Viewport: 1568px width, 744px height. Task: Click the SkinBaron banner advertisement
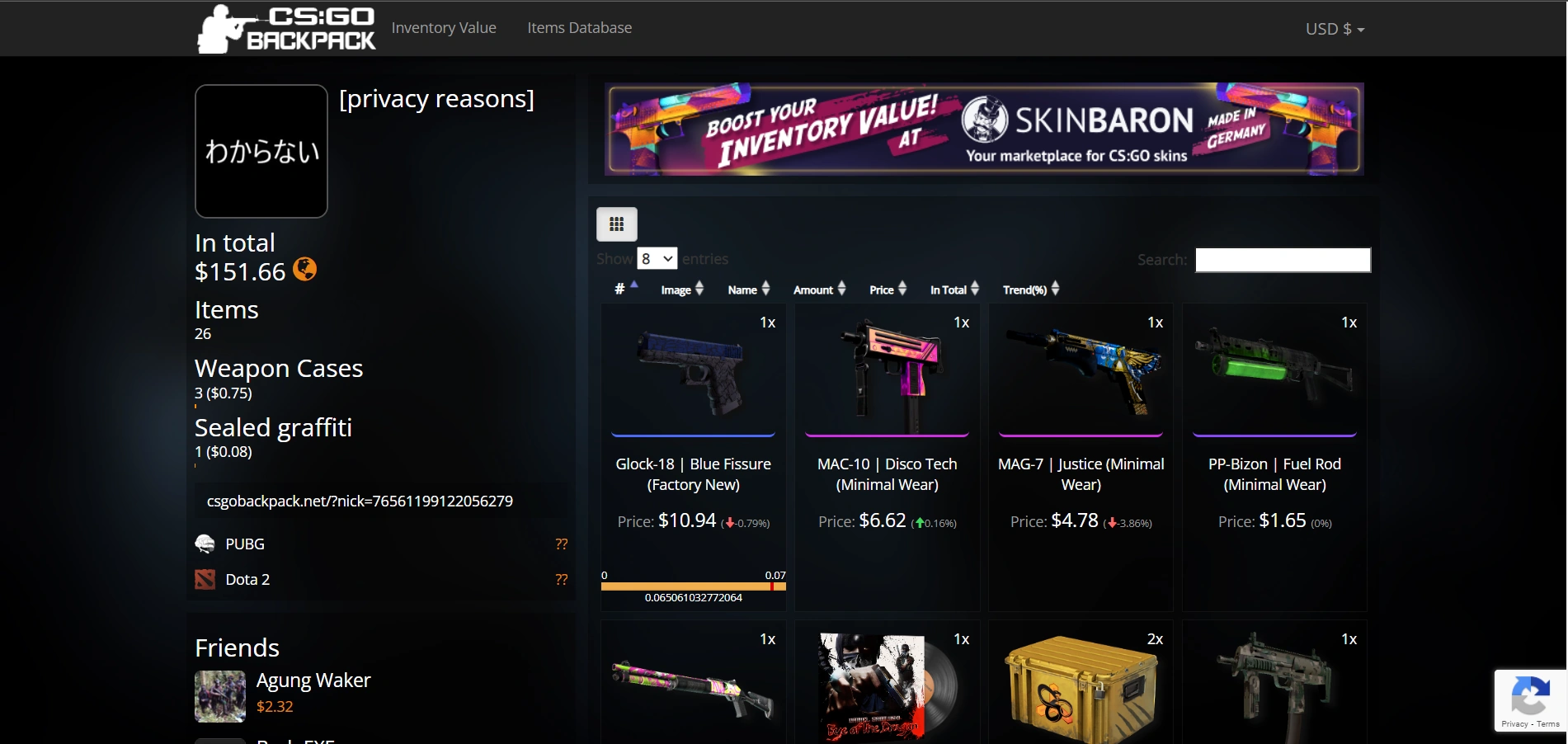tap(984, 129)
